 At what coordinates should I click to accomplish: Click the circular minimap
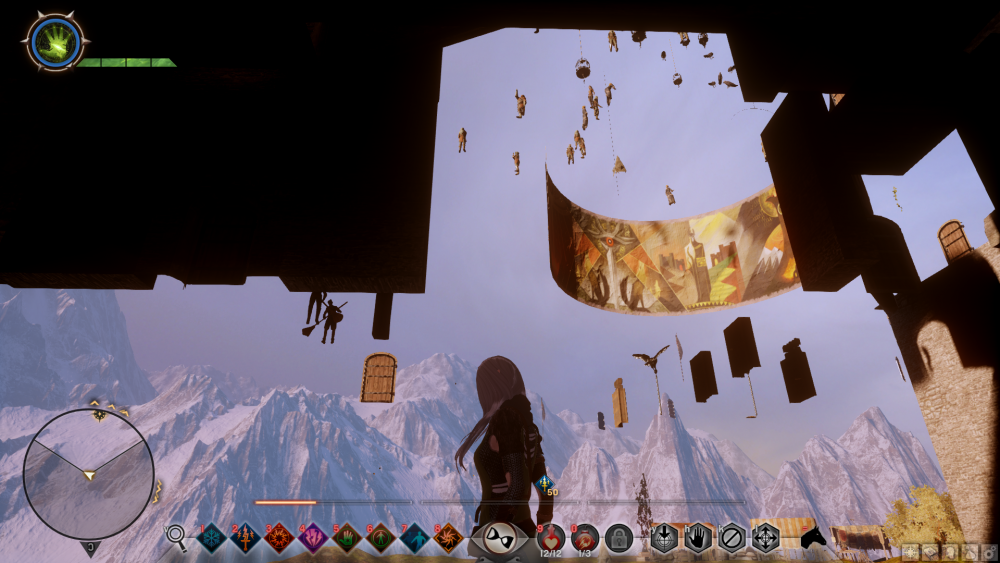[89, 474]
